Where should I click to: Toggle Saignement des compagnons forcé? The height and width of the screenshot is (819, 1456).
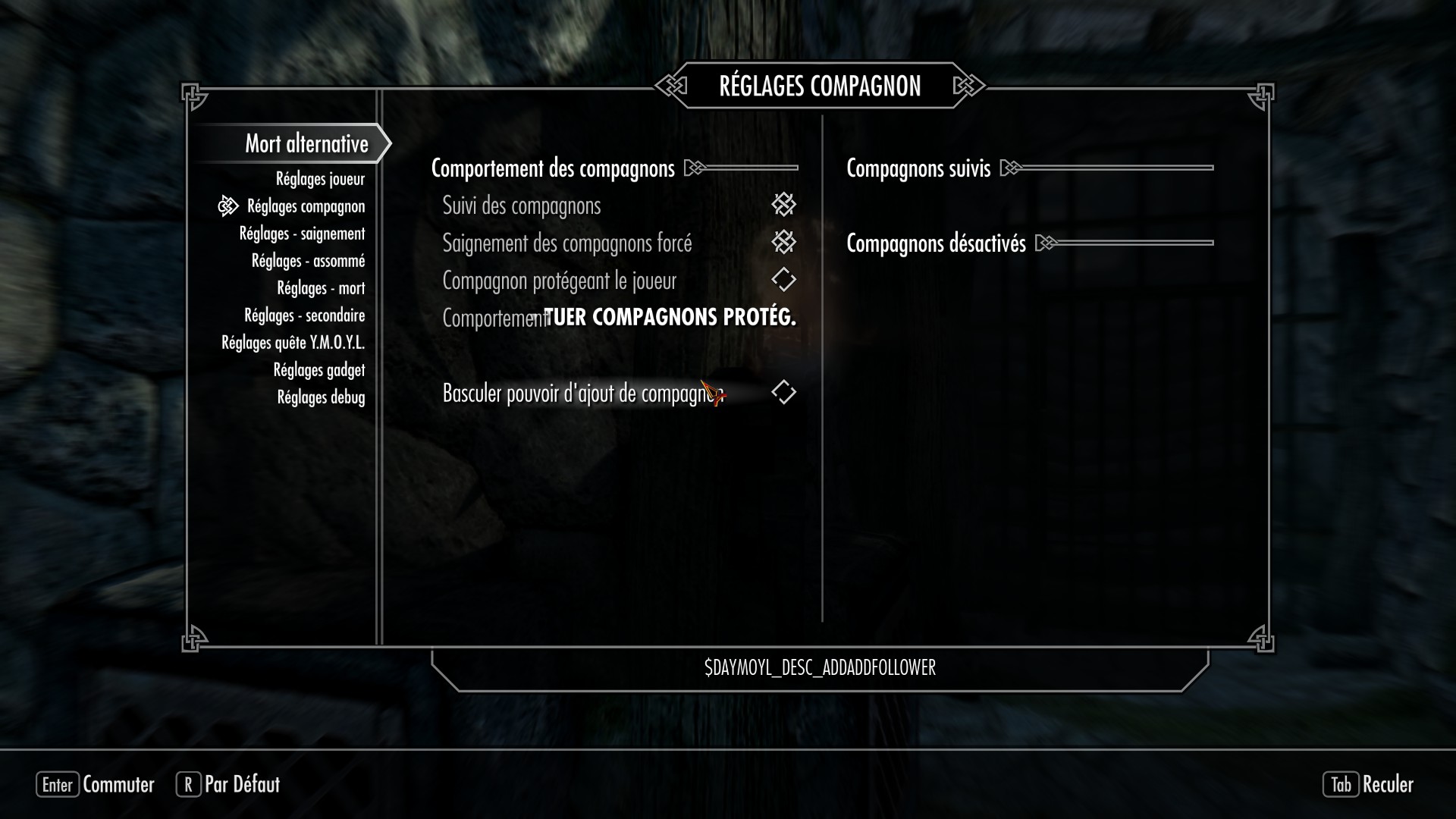point(783,243)
